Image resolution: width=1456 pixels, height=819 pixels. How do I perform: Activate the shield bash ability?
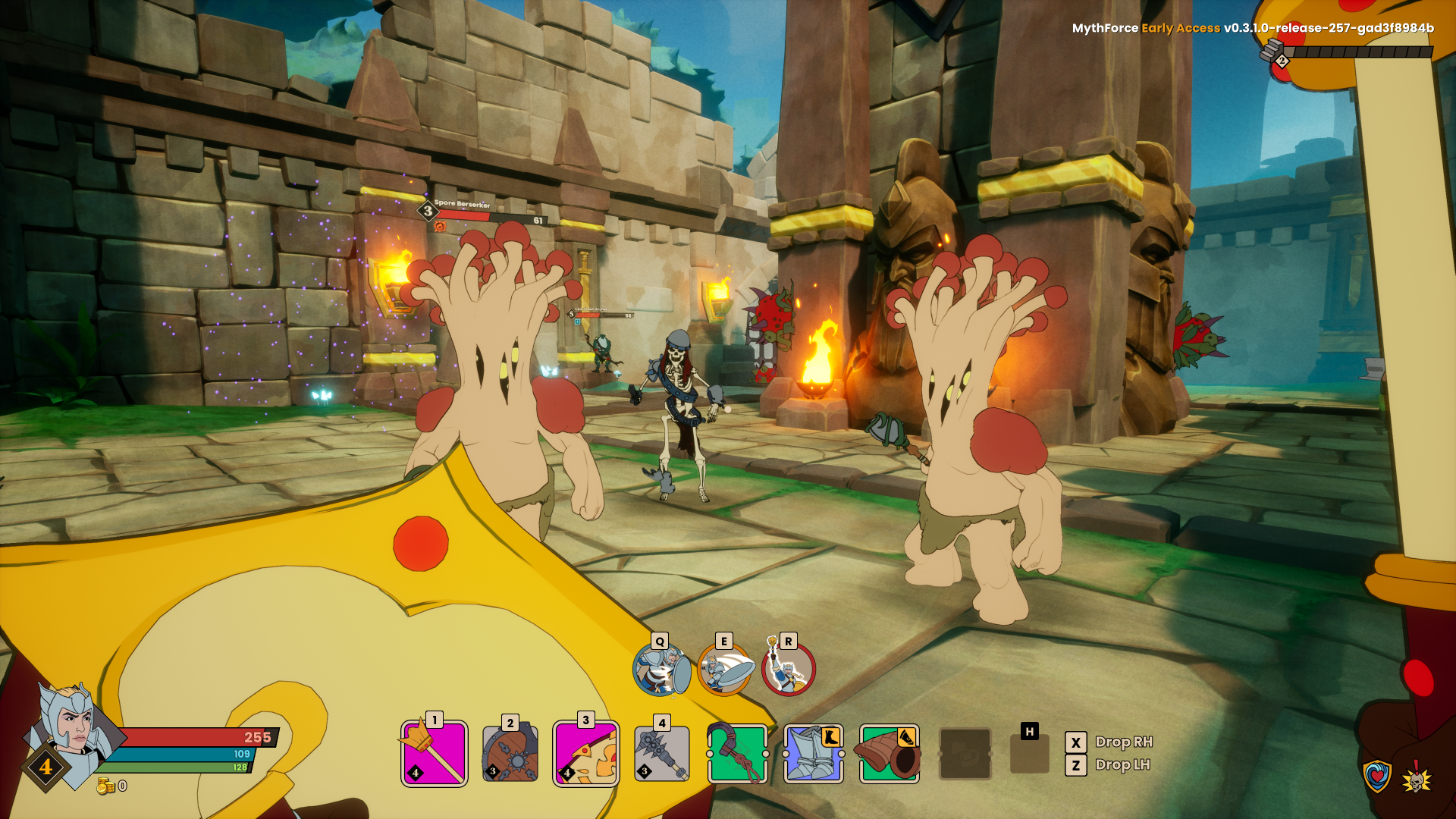click(661, 670)
